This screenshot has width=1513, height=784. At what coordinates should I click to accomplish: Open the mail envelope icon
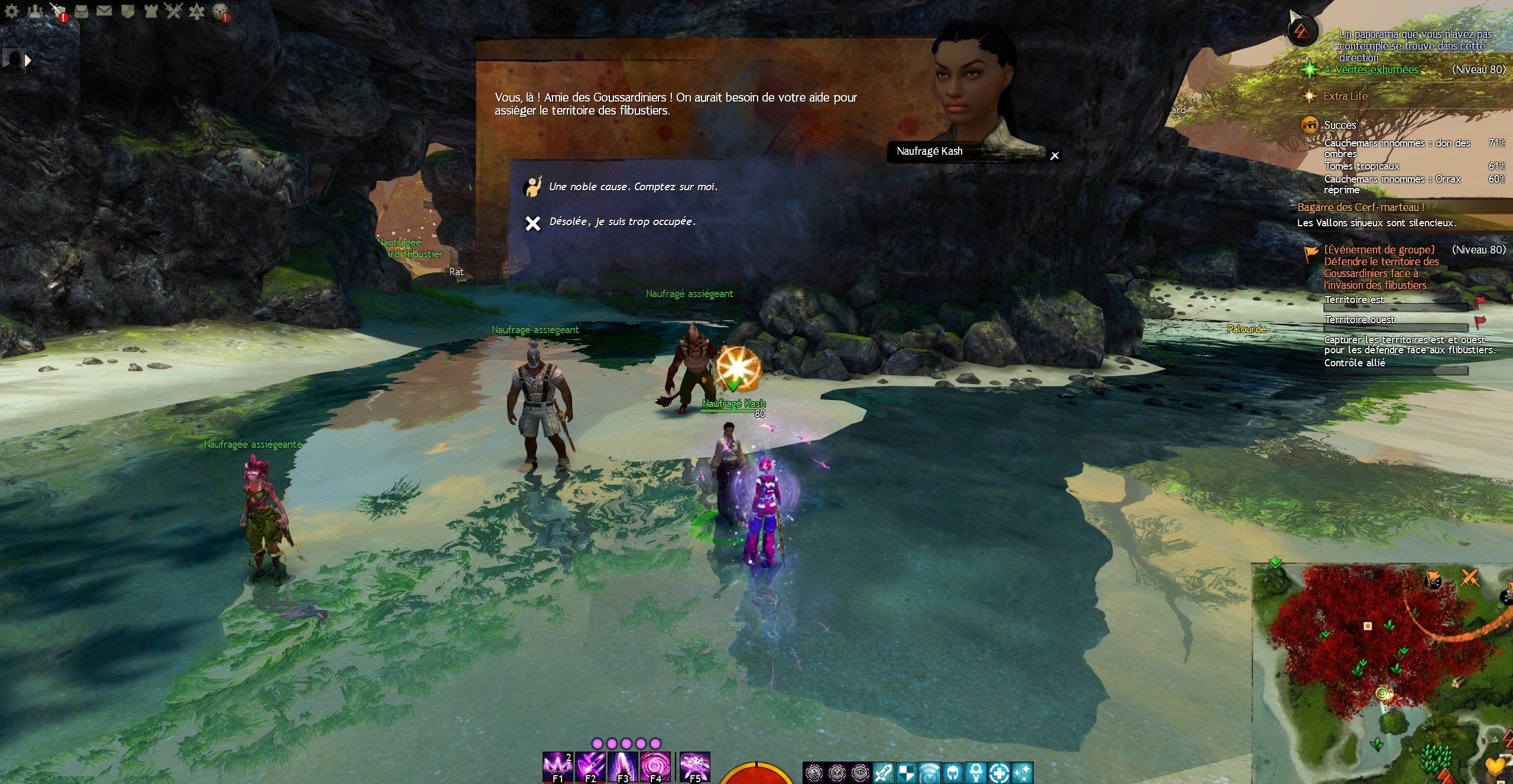[104, 11]
